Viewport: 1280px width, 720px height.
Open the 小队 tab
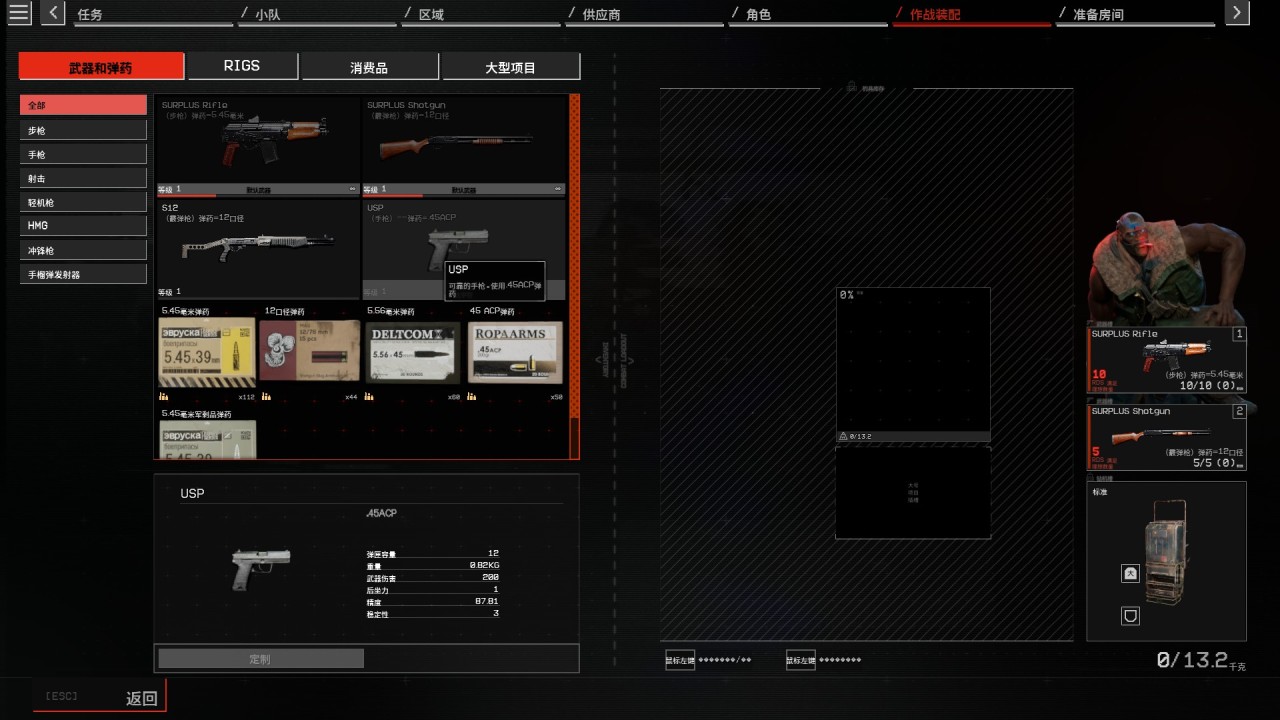pos(267,15)
